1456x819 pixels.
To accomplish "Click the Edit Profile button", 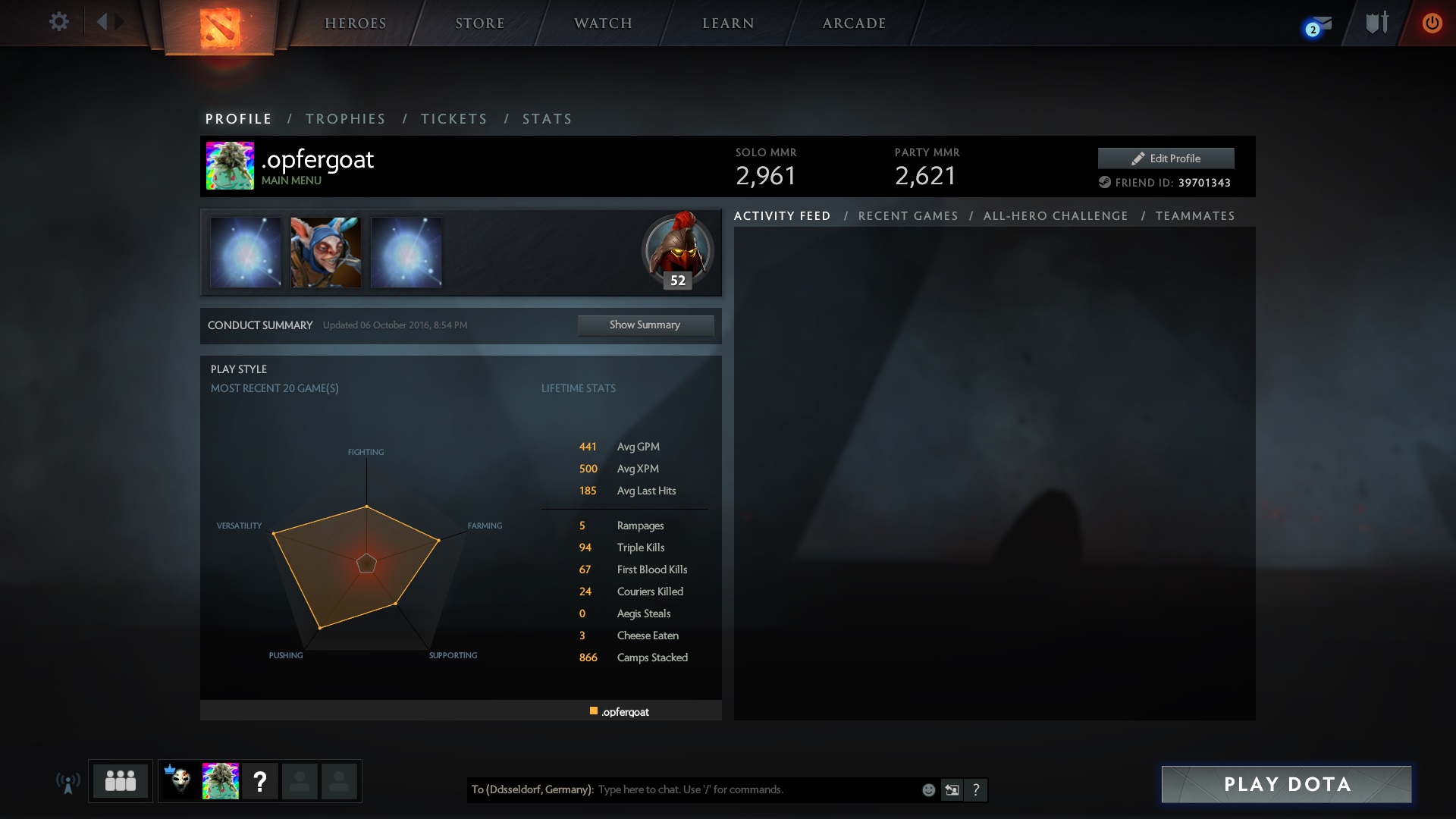I will coord(1166,158).
